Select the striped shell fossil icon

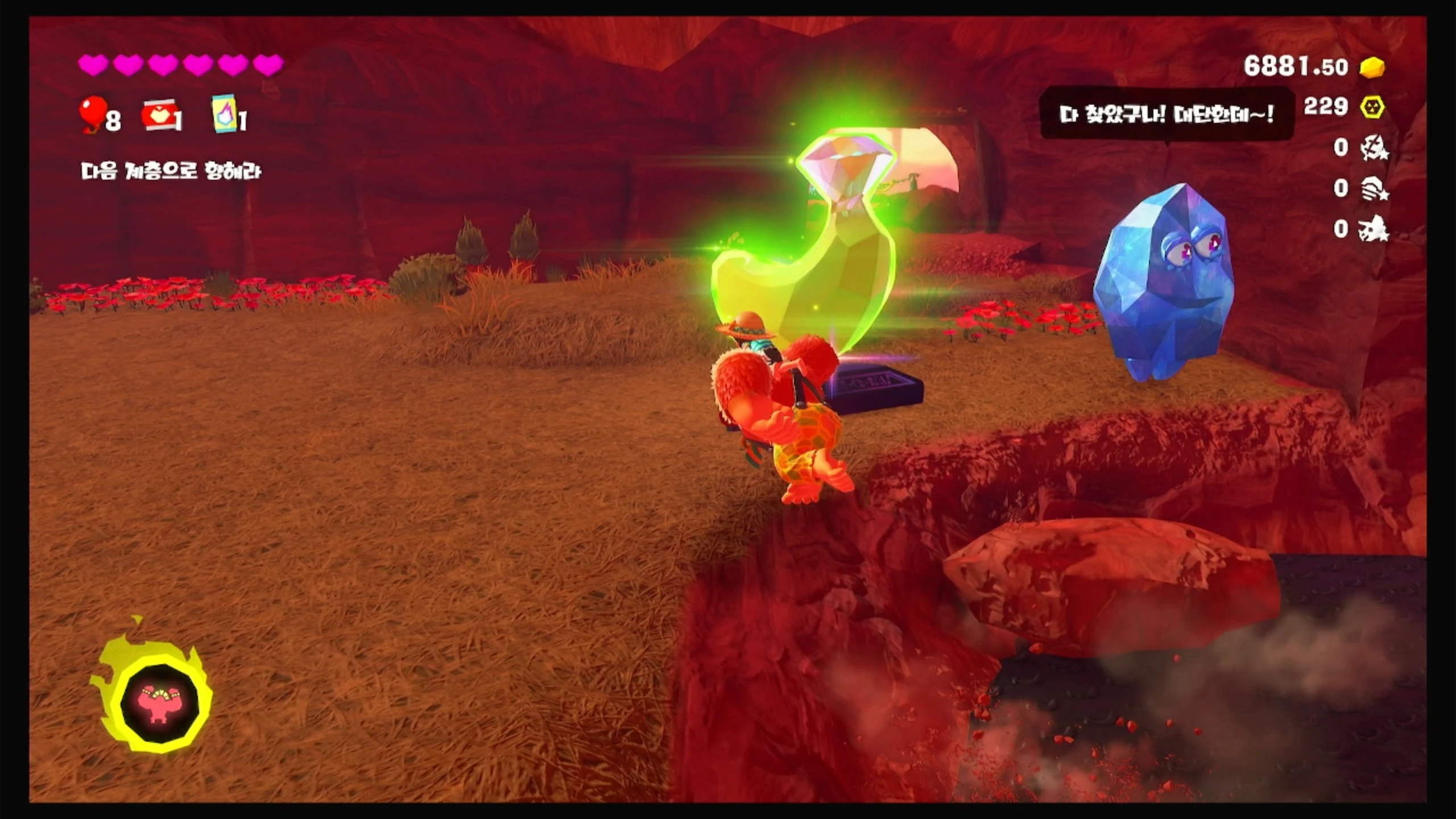click(x=1374, y=188)
